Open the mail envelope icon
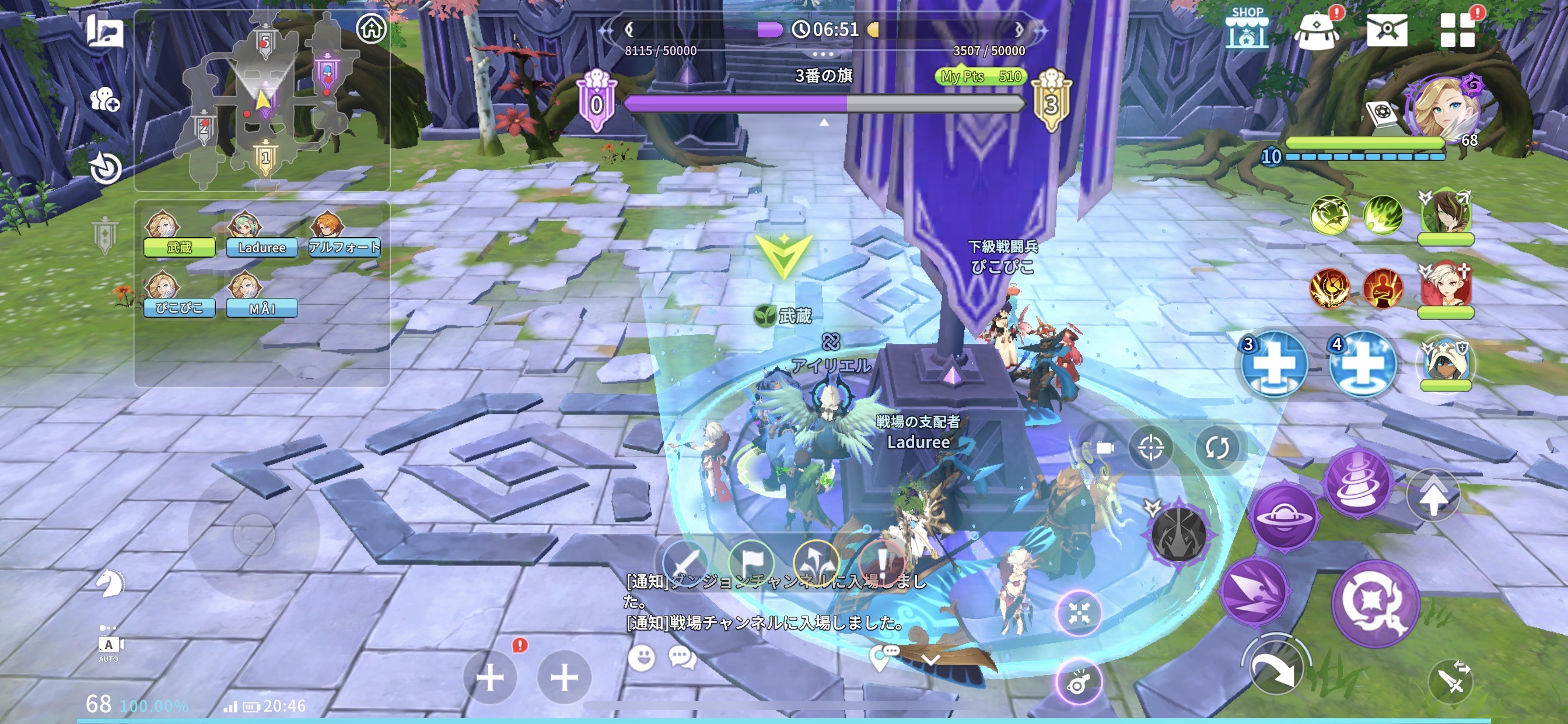 [1387, 30]
